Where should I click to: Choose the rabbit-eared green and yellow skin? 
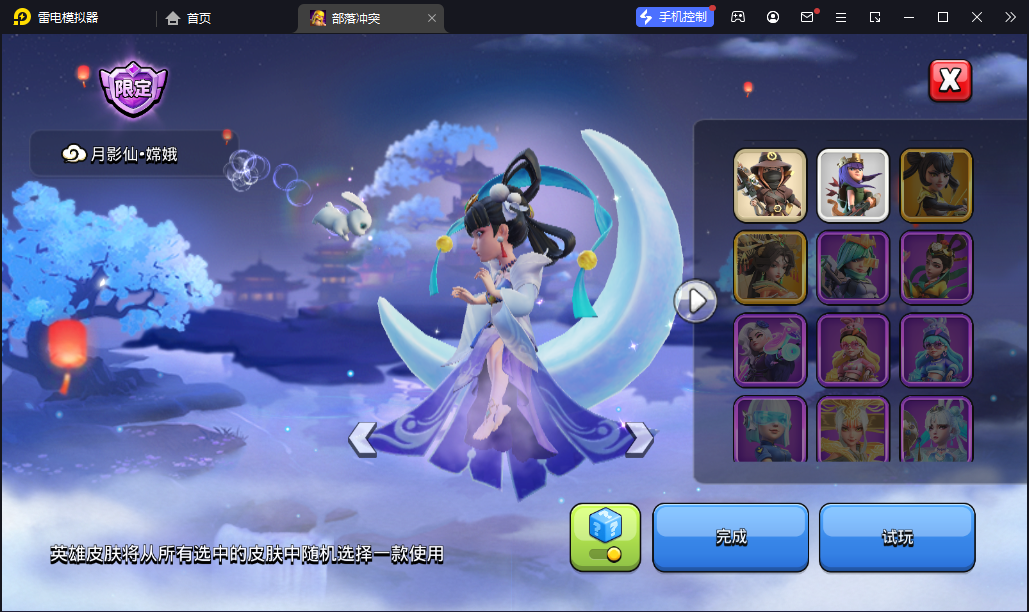click(x=936, y=267)
